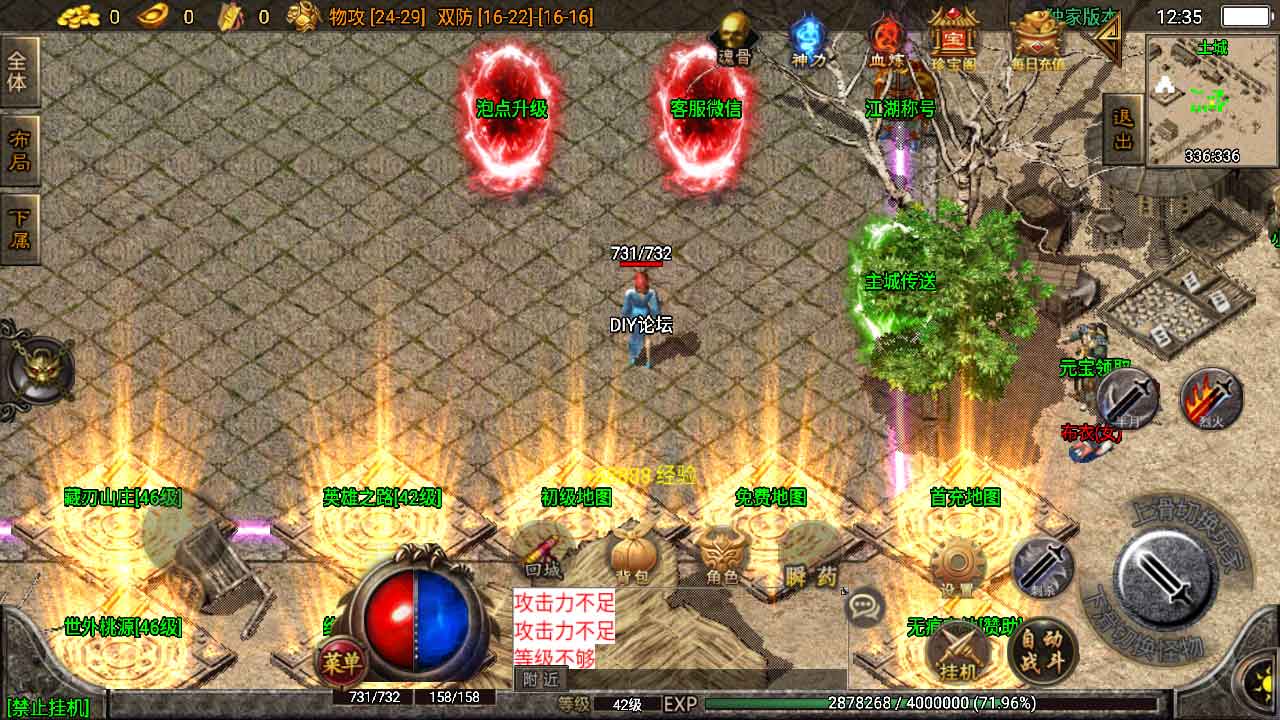The width and height of the screenshot is (1280, 720).
Task: Open the blue 神力 icon
Action: (808, 40)
